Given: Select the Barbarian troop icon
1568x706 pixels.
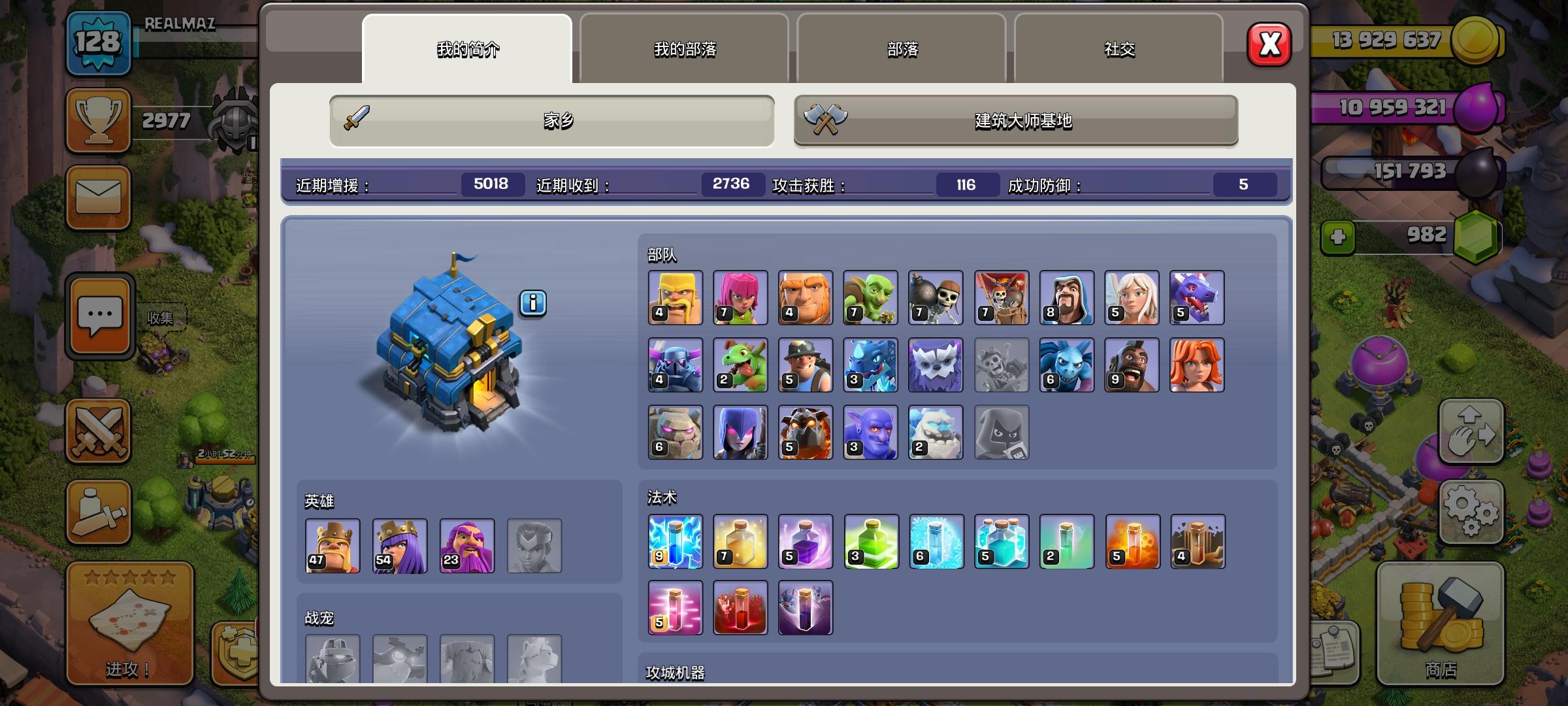Looking at the screenshot, I should click(x=674, y=298).
